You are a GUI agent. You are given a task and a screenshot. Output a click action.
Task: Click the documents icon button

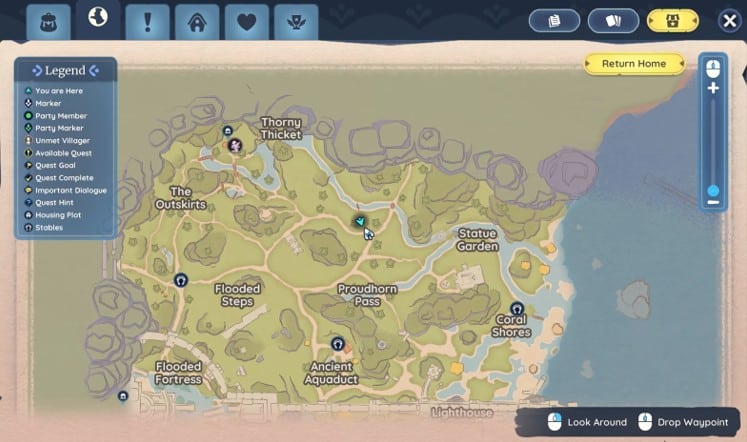(x=558, y=21)
